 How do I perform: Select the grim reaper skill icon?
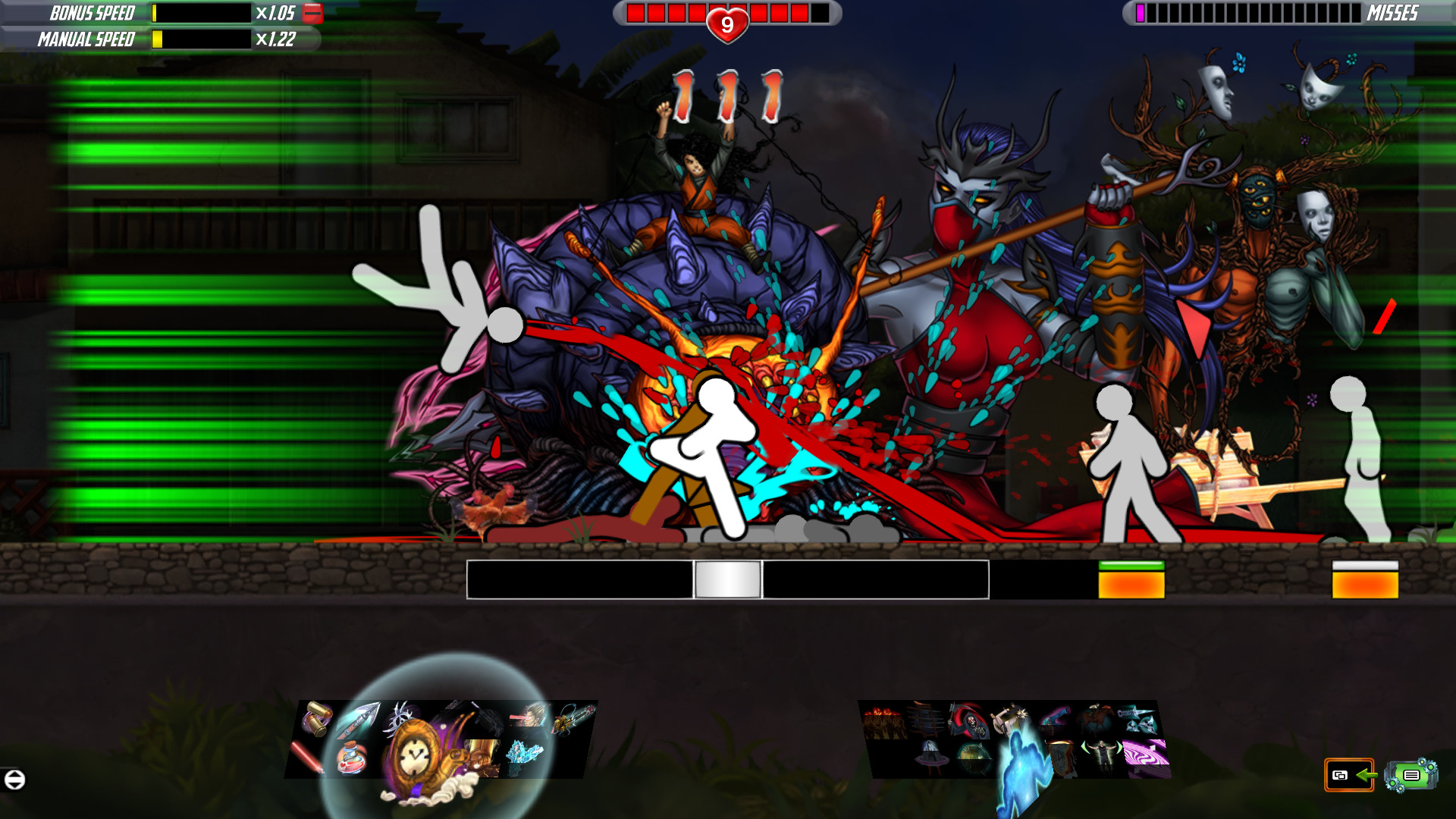pos(968,720)
